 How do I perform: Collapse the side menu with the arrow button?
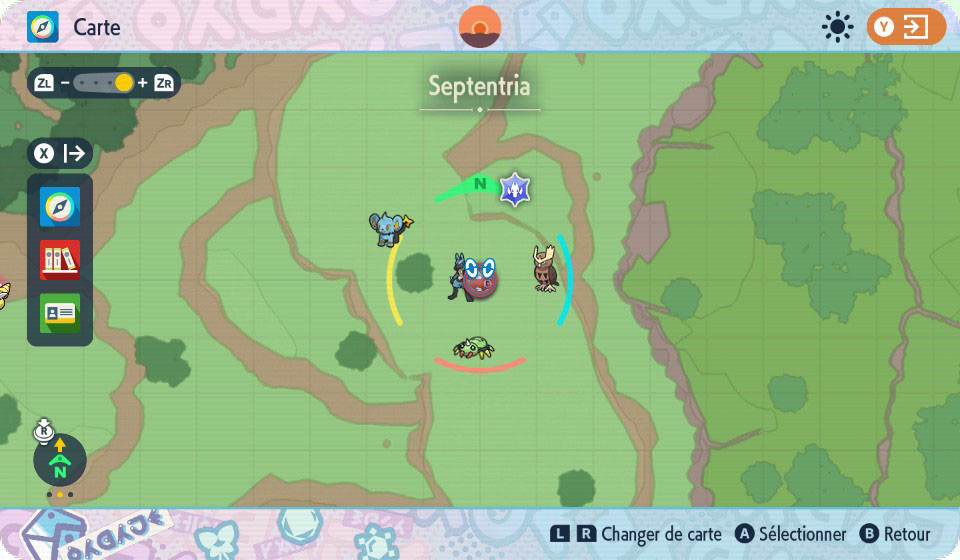tap(61, 153)
